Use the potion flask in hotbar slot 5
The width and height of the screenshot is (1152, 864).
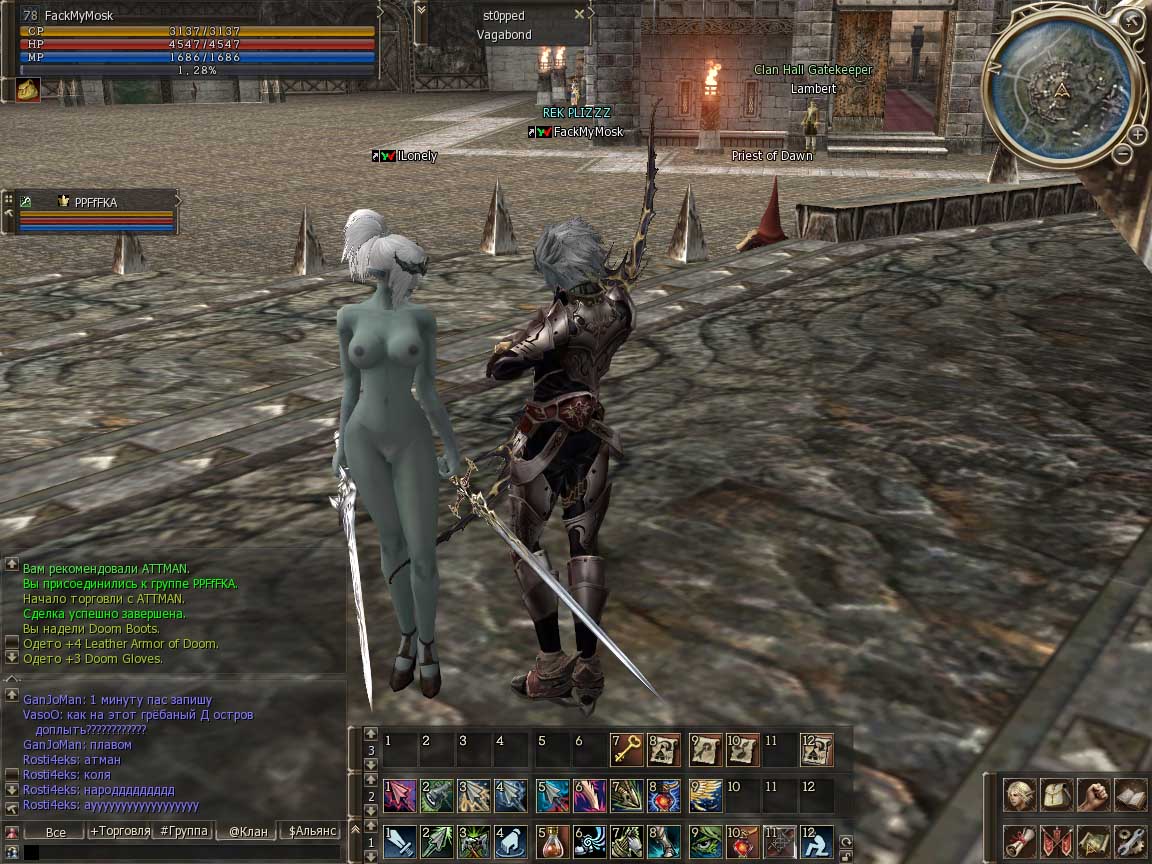pos(550,841)
